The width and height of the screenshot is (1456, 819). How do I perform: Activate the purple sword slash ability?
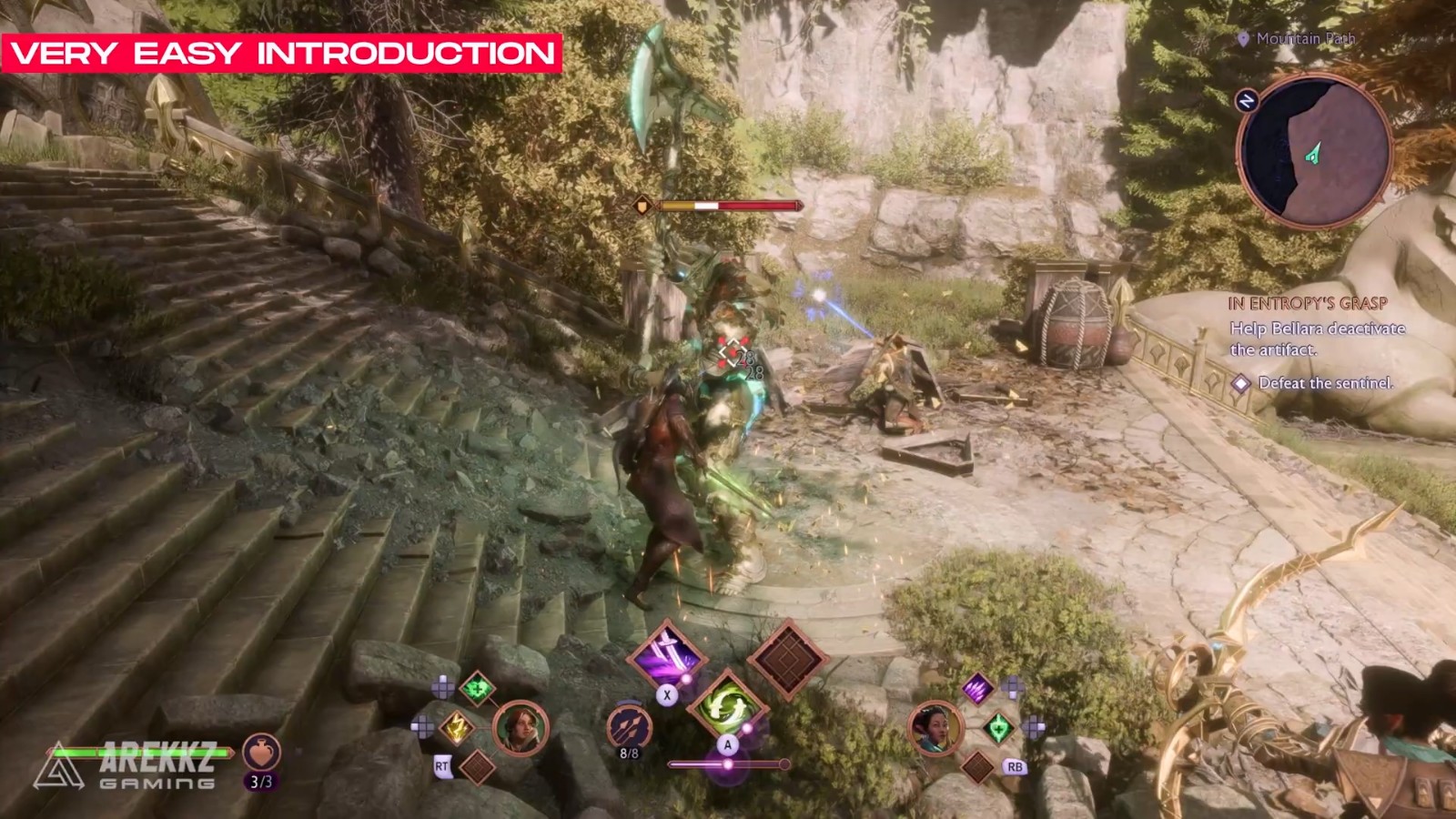pyautogui.click(x=668, y=653)
